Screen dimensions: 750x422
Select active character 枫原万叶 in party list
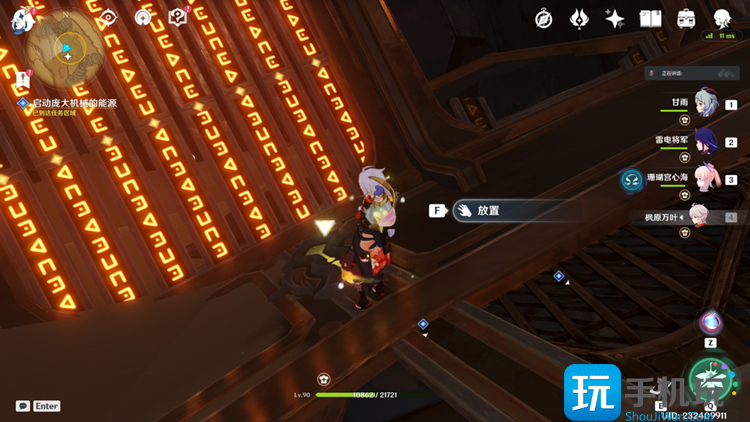tap(700, 216)
